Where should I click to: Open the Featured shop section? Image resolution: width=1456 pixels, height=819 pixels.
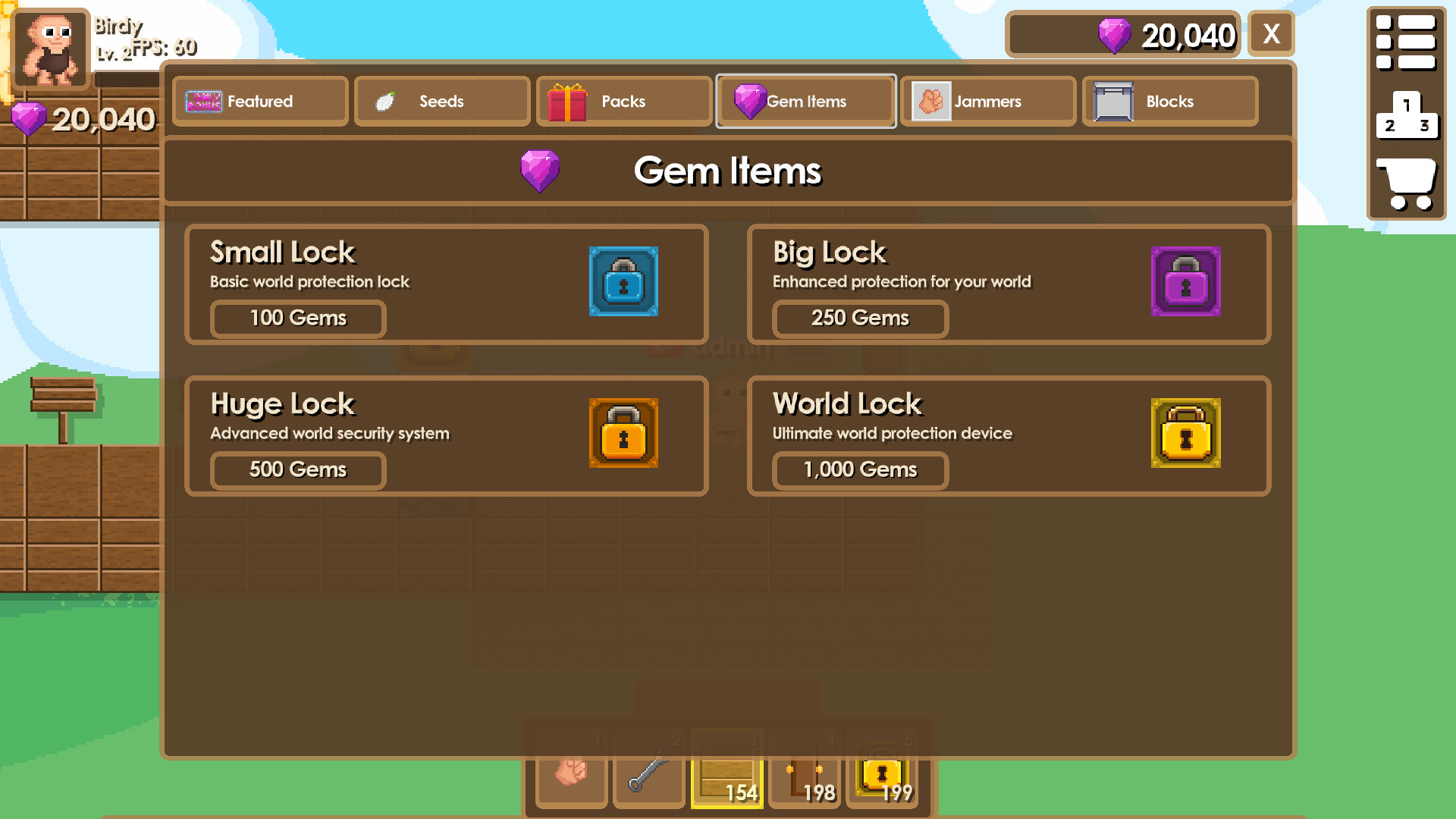coord(260,101)
